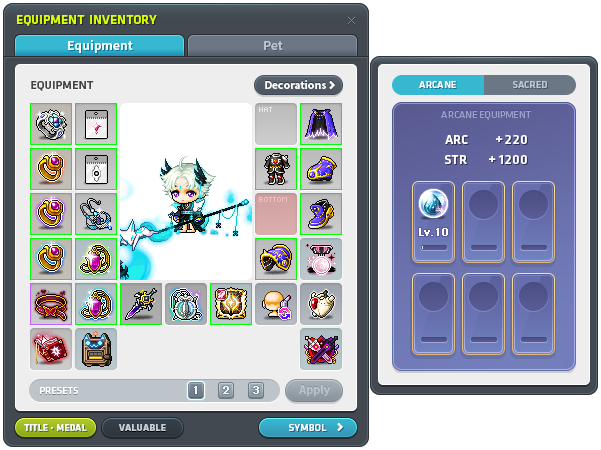Screen dimensions: 601x450
Task: Select the backpack robot slot
Action: click(96, 348)
